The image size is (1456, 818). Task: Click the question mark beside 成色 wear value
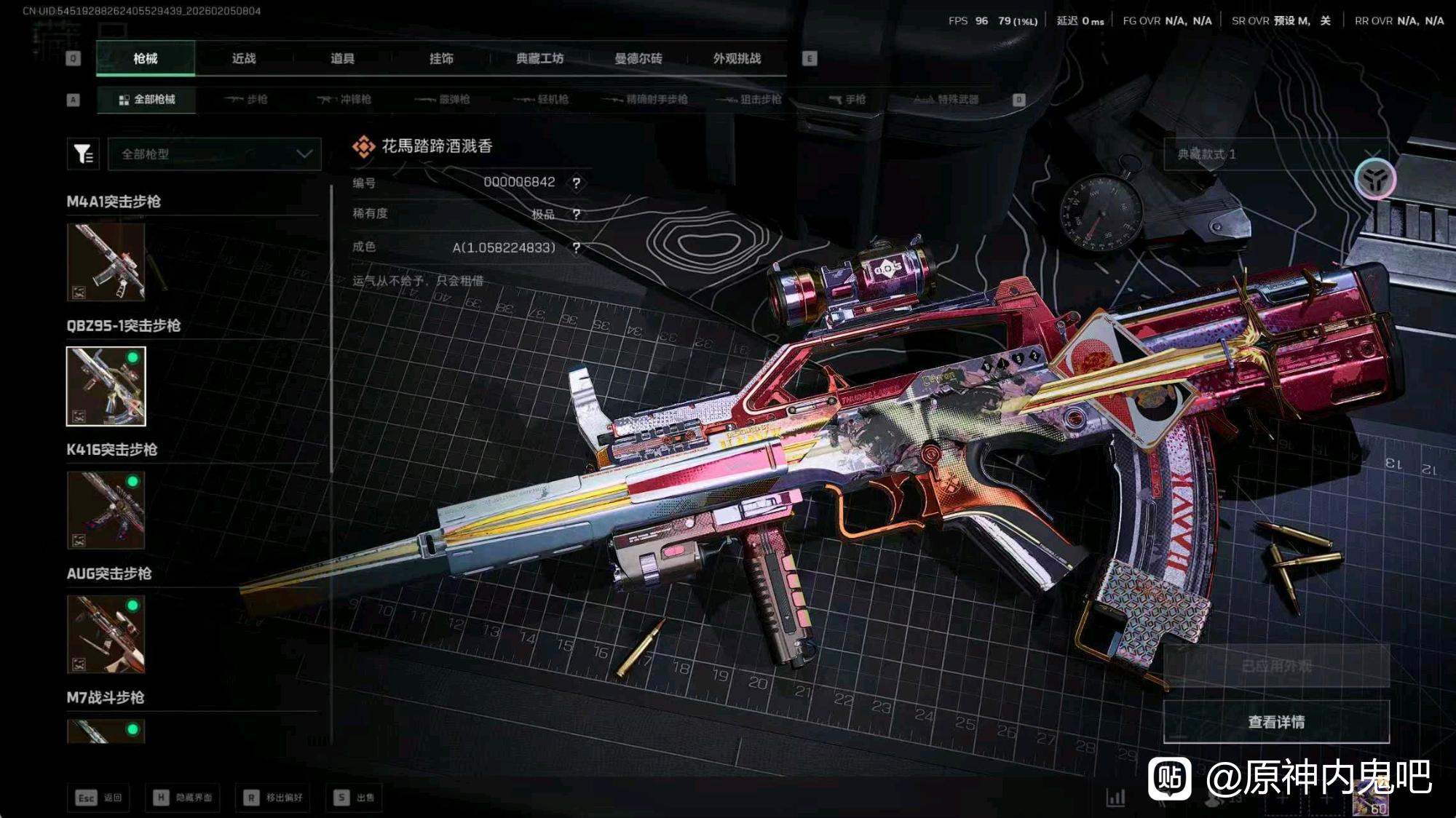(577, 247)
